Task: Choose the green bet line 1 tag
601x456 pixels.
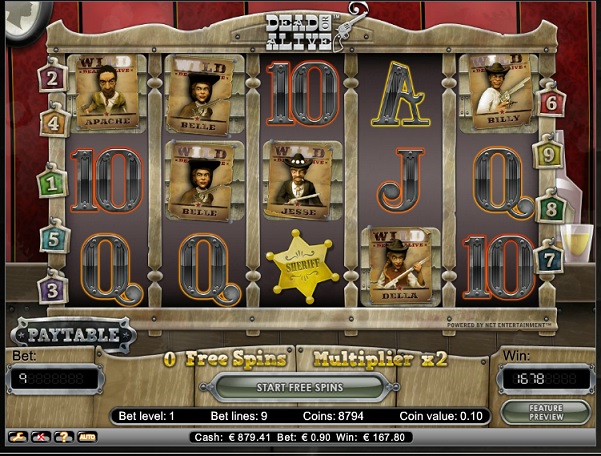Action: (x=52, y=183)
